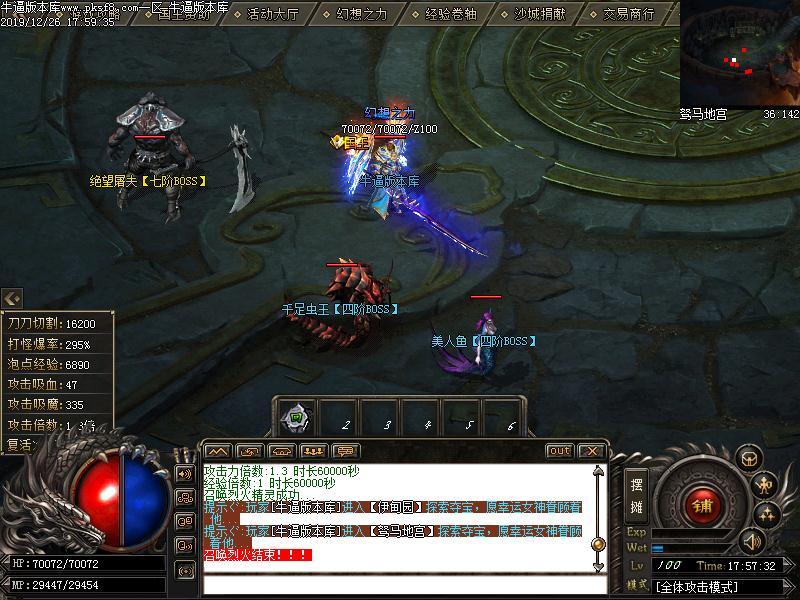The width and height of the screenshot is (800, 600).
Task: Select the speech bubble chat tab
Action: tap(346, 451)
